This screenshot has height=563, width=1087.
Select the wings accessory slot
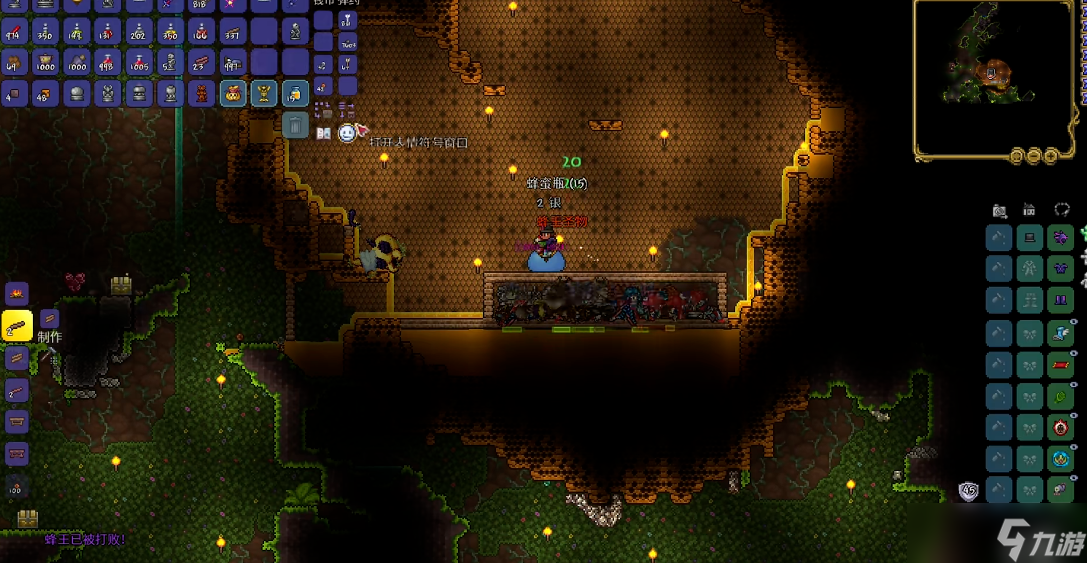pyautogui.click(x=1060, y=333)
